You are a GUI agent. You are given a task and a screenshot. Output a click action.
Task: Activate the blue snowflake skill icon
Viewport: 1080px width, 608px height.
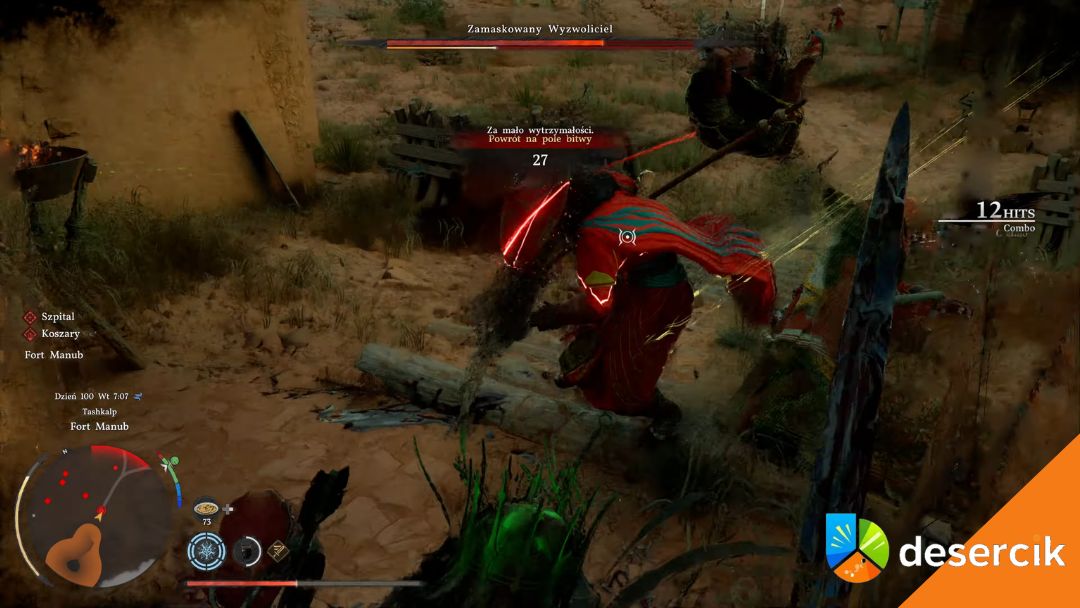pyautogui.click(x=207, y=551)
